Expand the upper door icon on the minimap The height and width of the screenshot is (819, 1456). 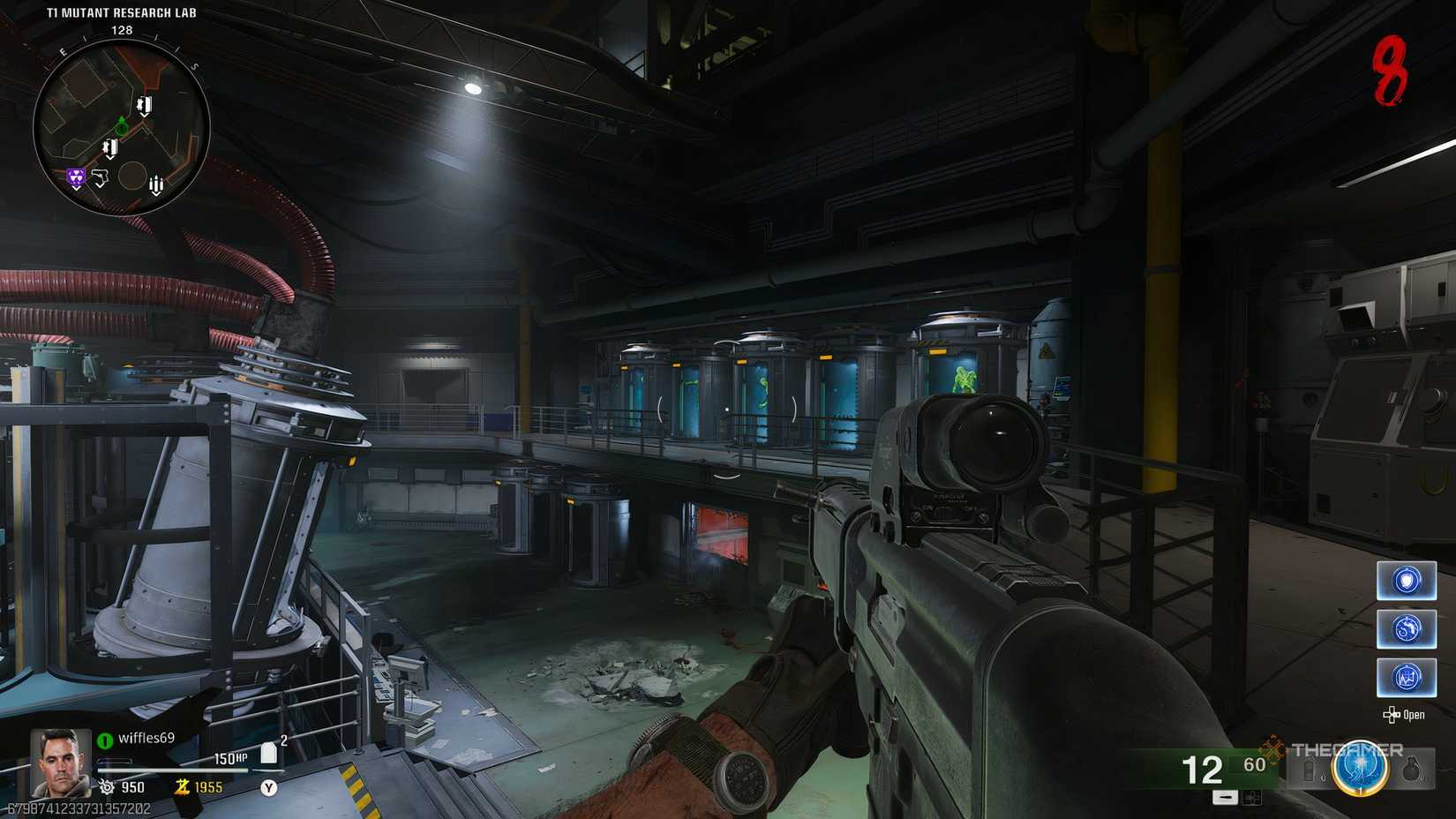point(145,106)
